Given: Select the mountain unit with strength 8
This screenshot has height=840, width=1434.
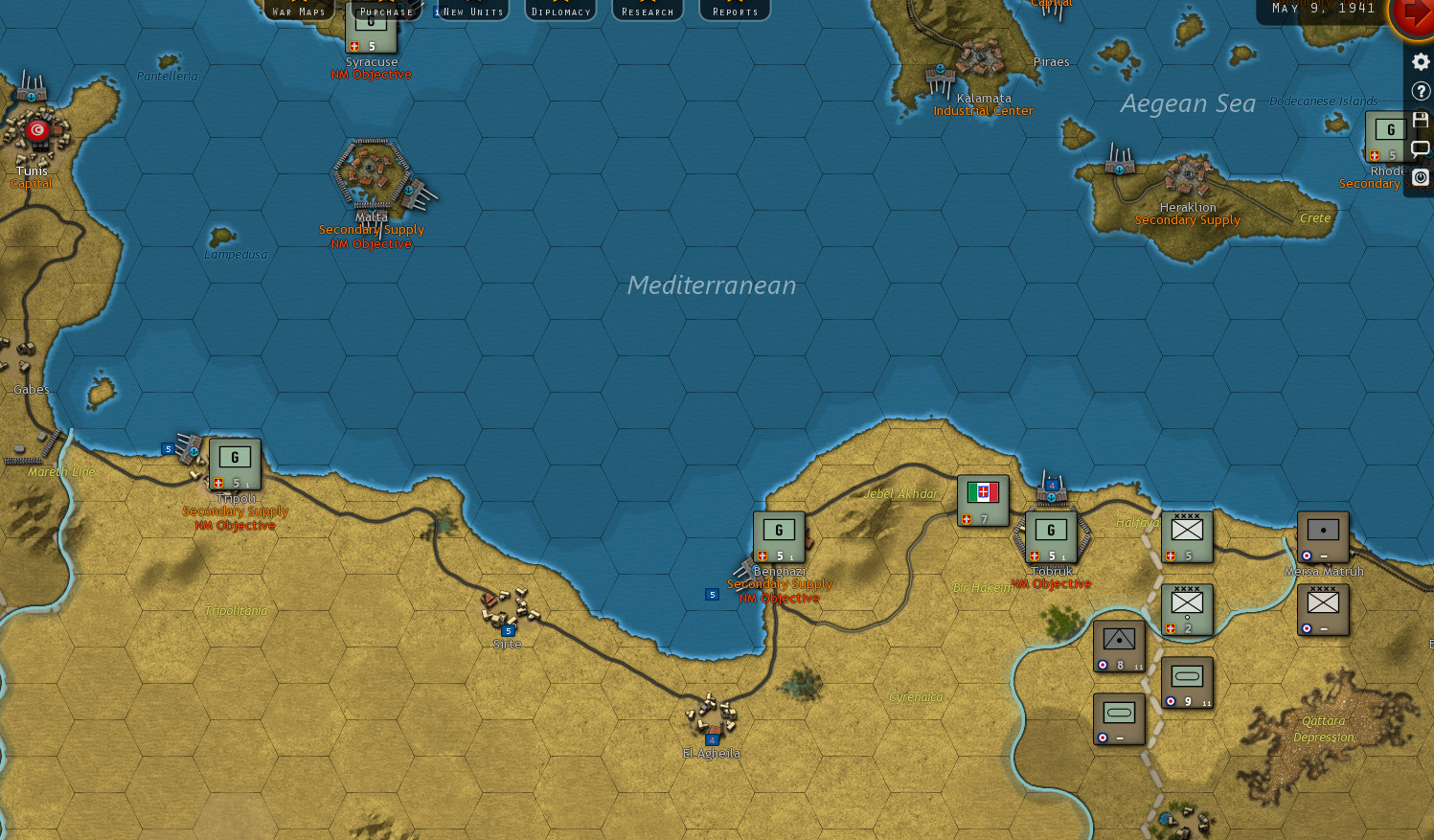Looking at the screenshot, I should 1119,644.
